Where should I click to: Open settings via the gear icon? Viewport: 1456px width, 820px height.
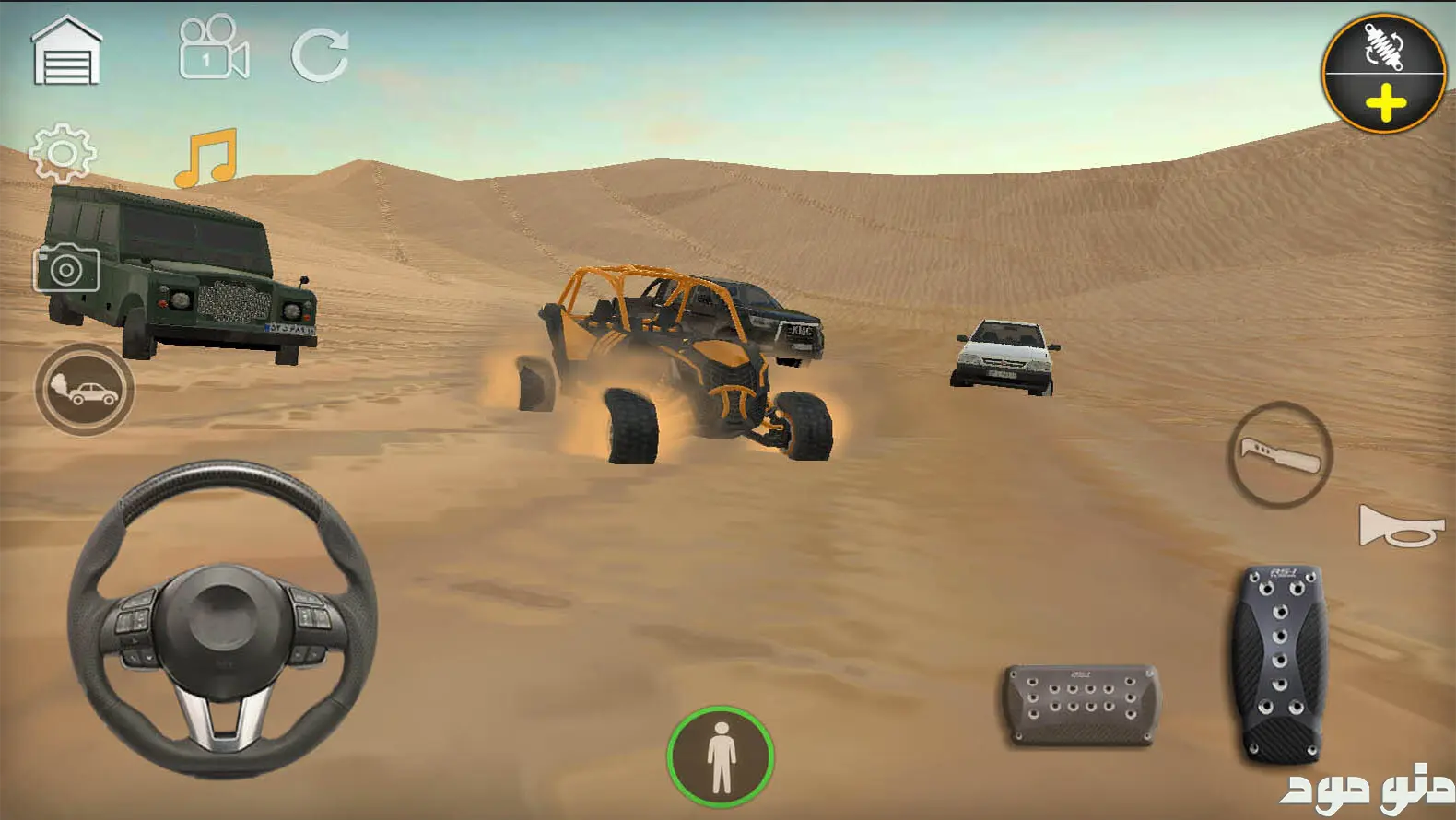[62, 153]
